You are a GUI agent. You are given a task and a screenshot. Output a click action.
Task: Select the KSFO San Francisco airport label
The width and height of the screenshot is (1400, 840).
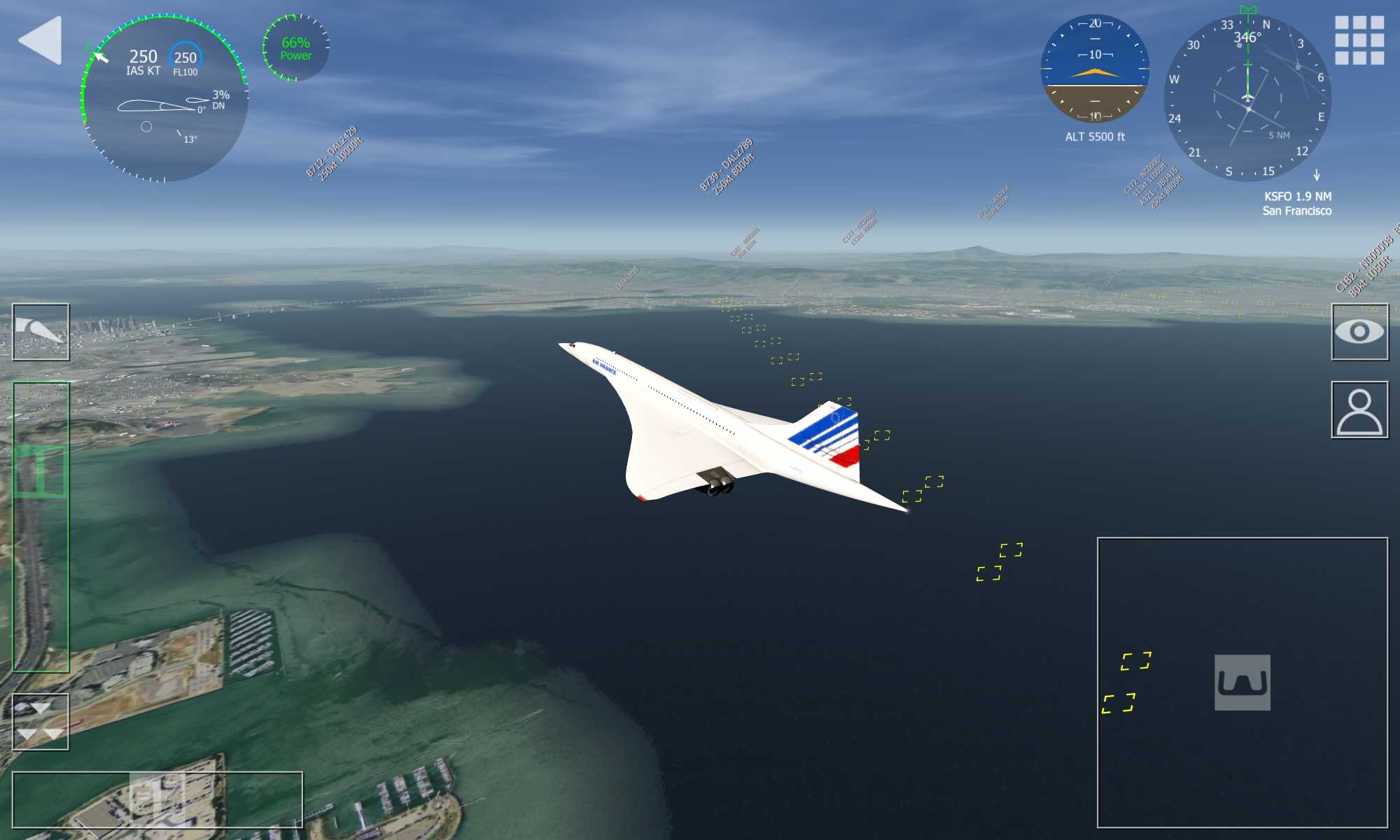click(1297, 204)
